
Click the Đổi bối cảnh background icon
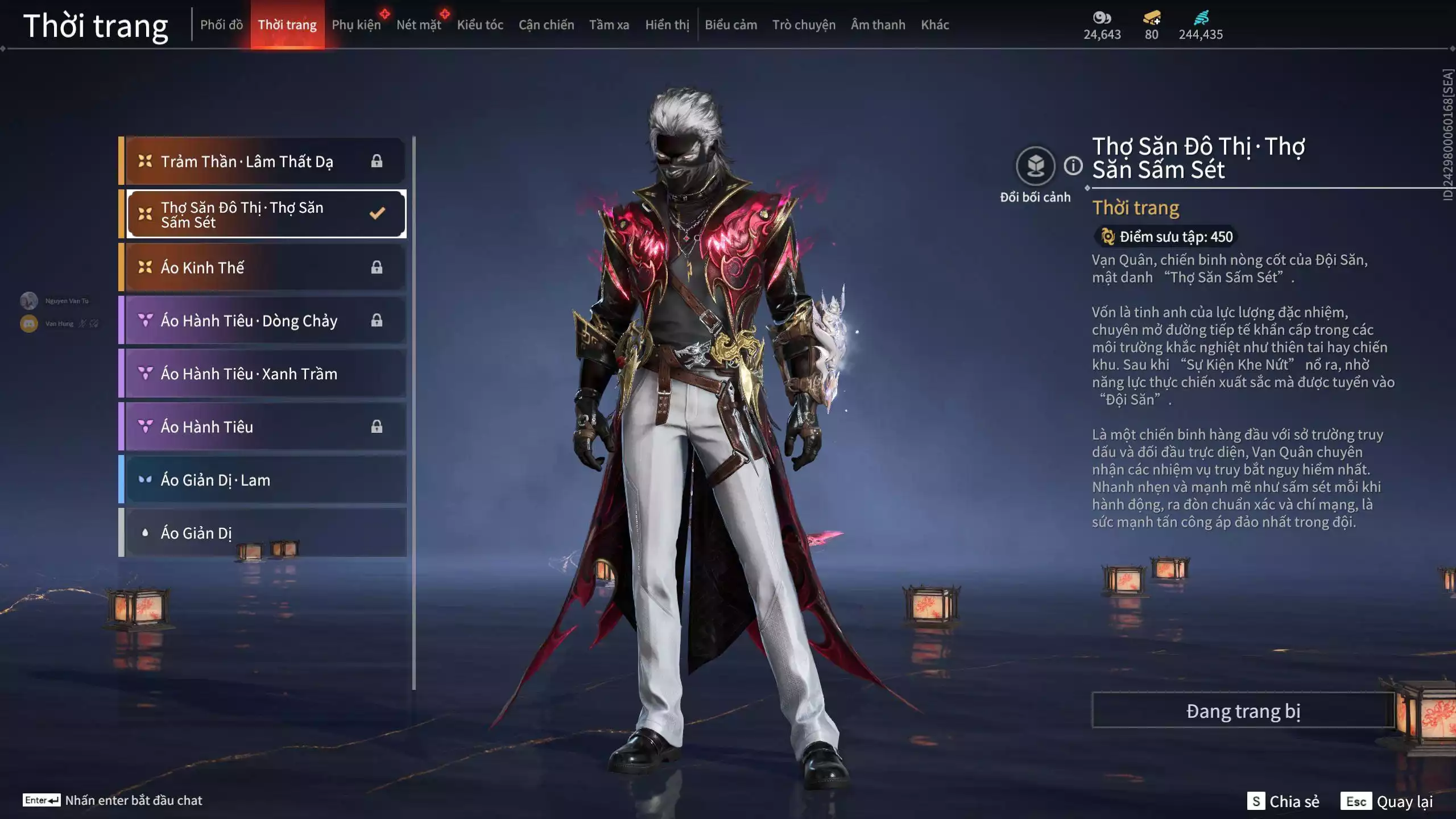[1035, 166]
